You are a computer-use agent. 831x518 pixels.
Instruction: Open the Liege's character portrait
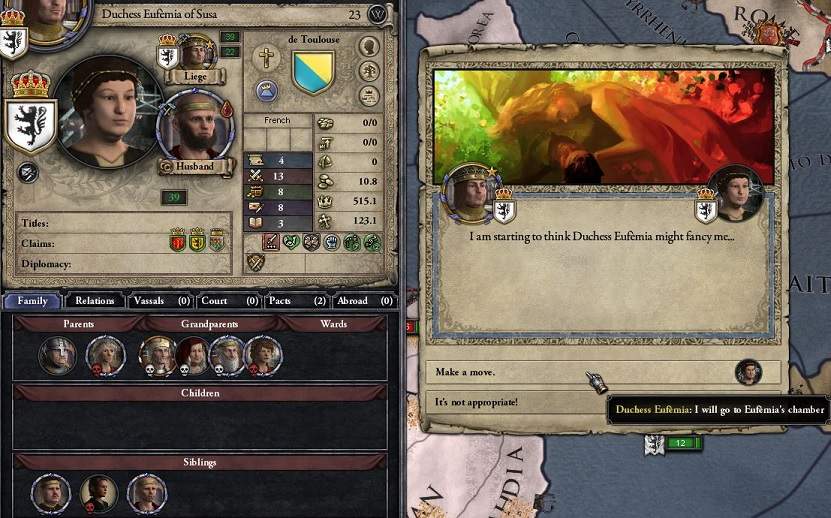tap(196, 53)
